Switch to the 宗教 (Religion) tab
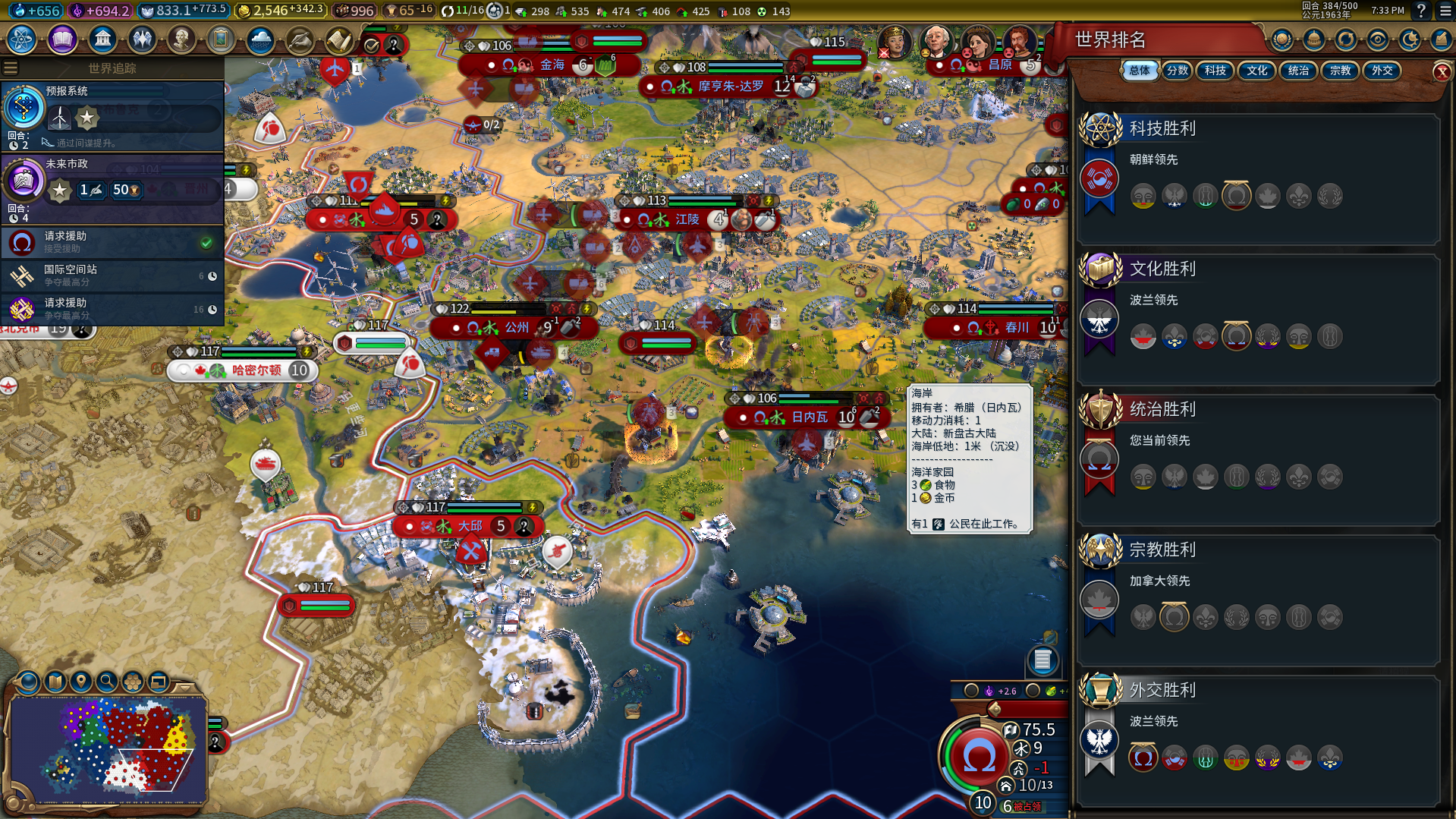 (1340, 71)
